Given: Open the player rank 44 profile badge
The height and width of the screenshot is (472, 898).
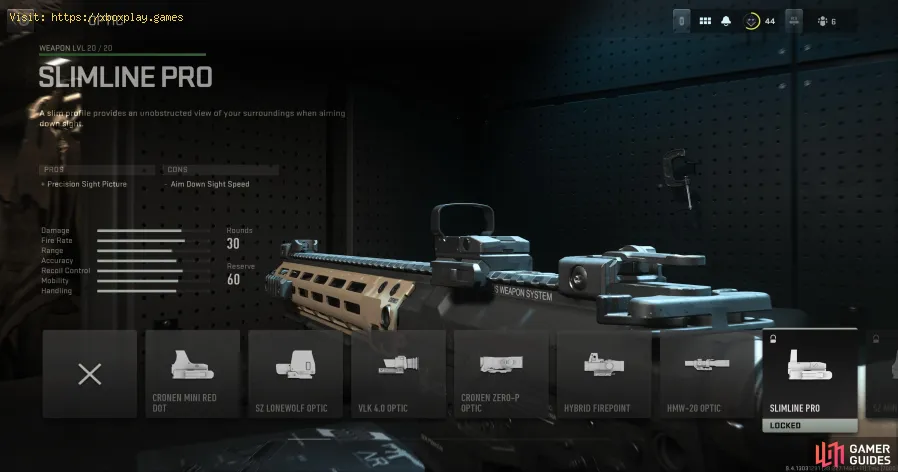Looking at the screenshot, I should tap(749, 20).
